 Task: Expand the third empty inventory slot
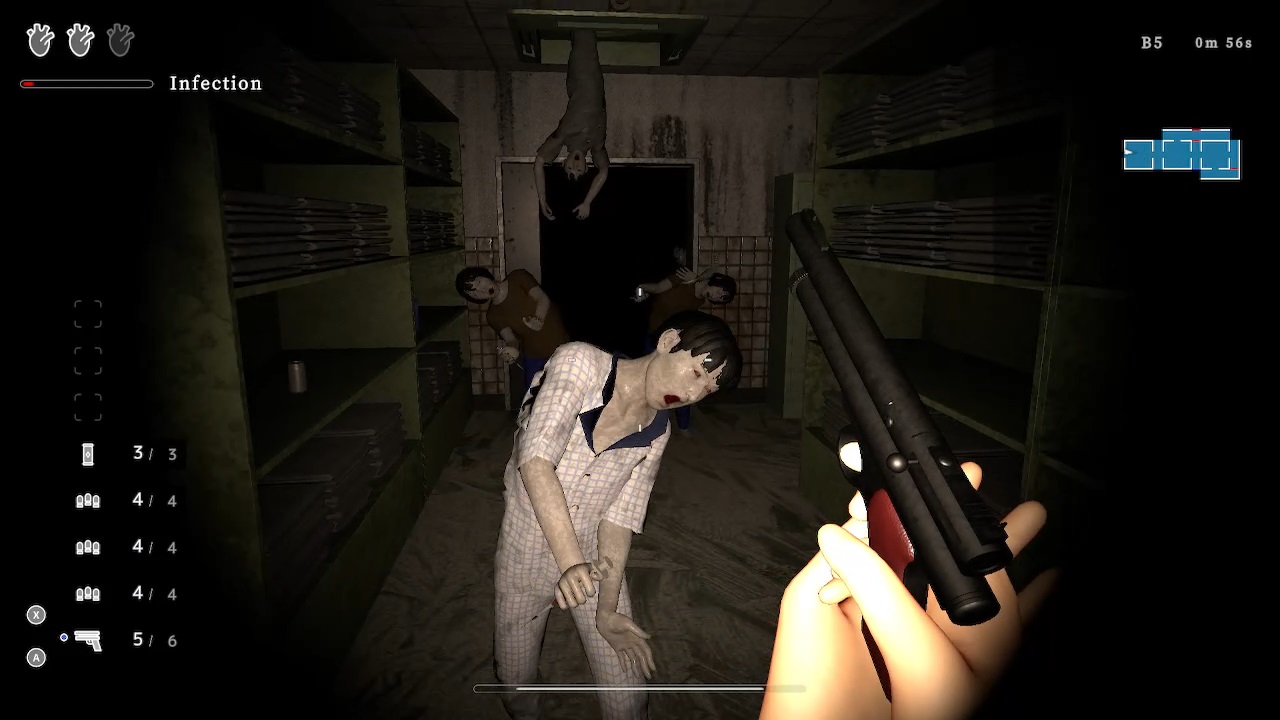[x=88, y=407]
